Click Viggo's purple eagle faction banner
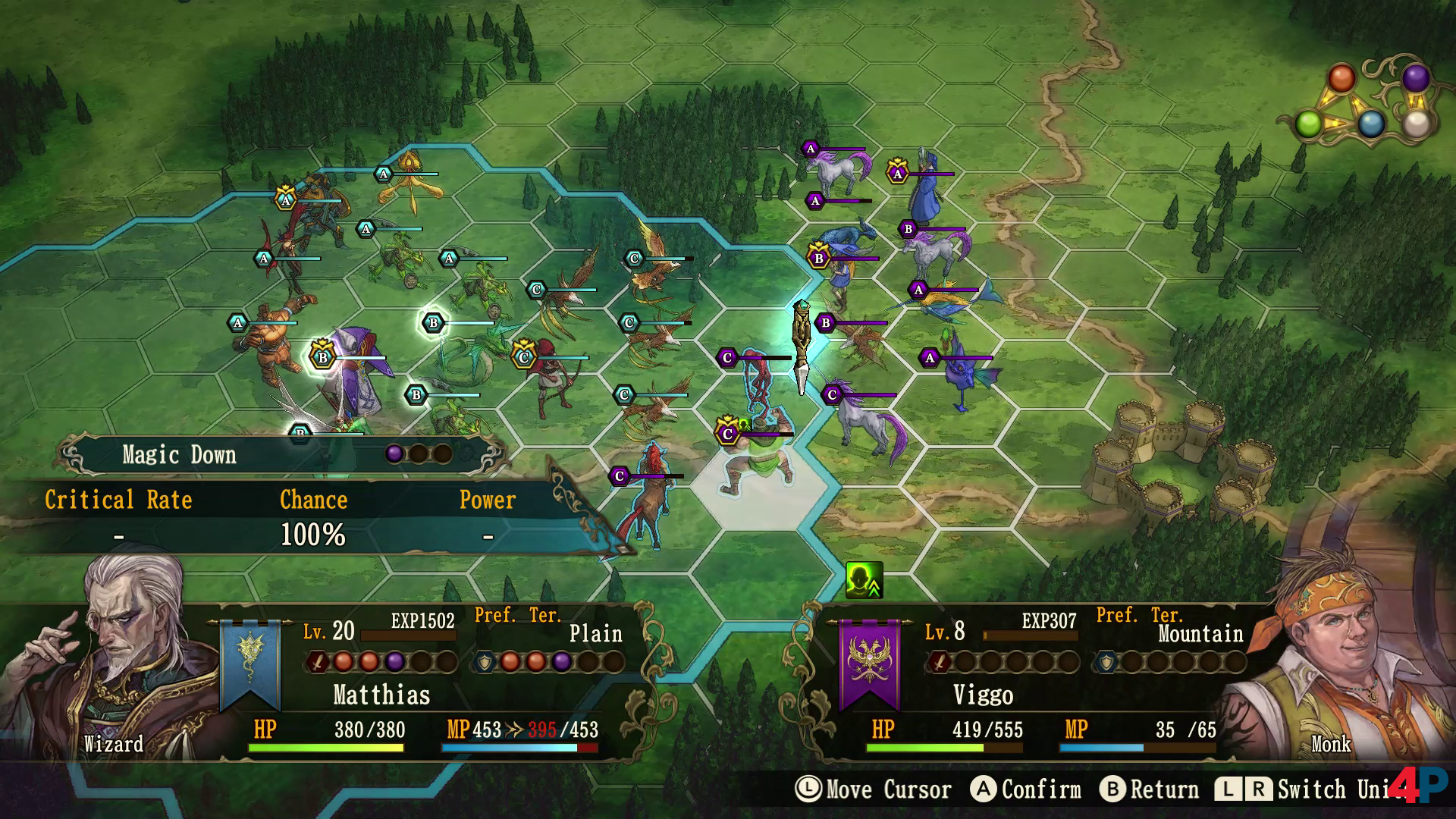The image size is (1456, 819). (x=869, y=662)
